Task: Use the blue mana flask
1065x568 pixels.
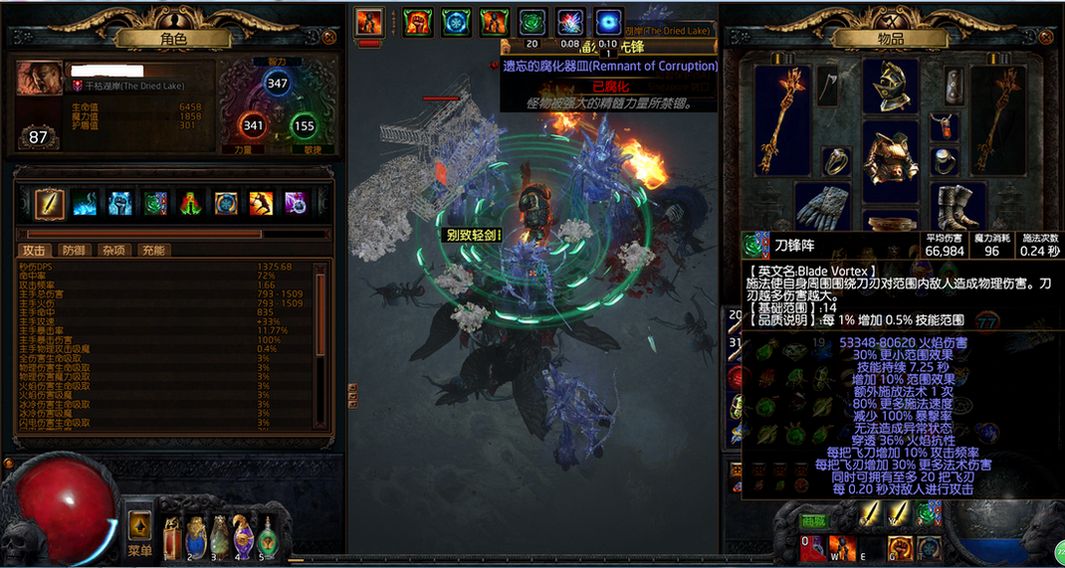Action: (195, 538)
